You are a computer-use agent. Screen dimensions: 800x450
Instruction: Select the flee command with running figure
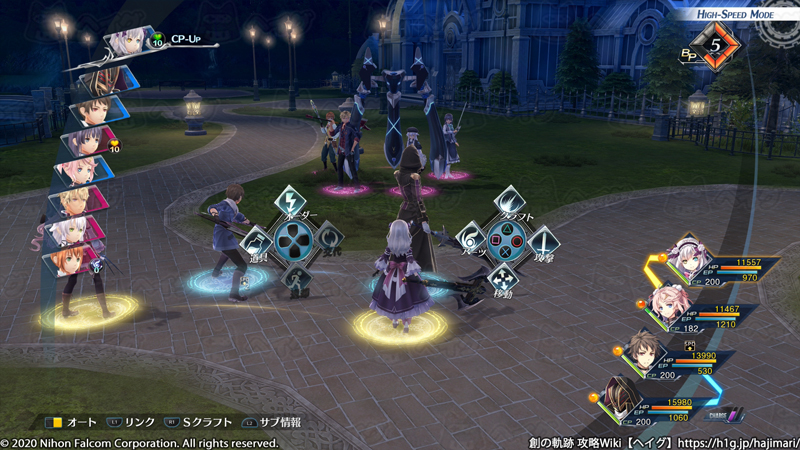point(291,277)
